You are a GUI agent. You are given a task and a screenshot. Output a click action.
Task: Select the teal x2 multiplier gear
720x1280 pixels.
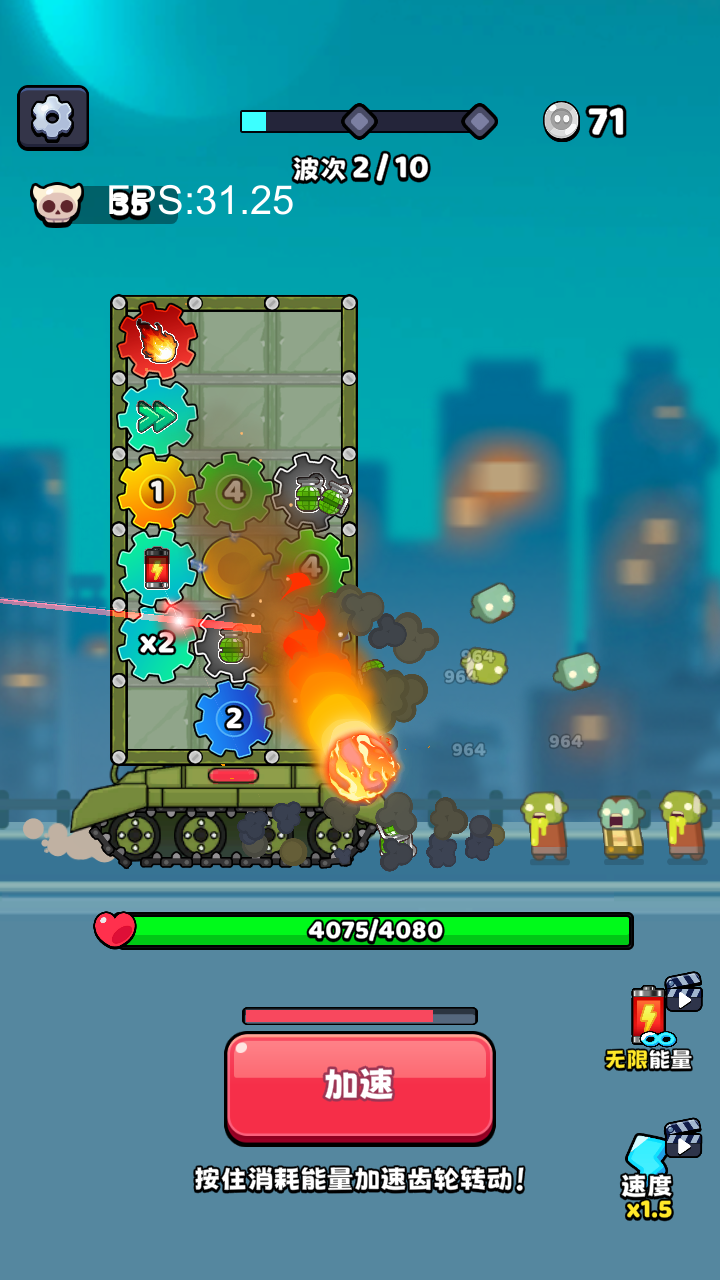pyautogui.click(x=157, y=643)
